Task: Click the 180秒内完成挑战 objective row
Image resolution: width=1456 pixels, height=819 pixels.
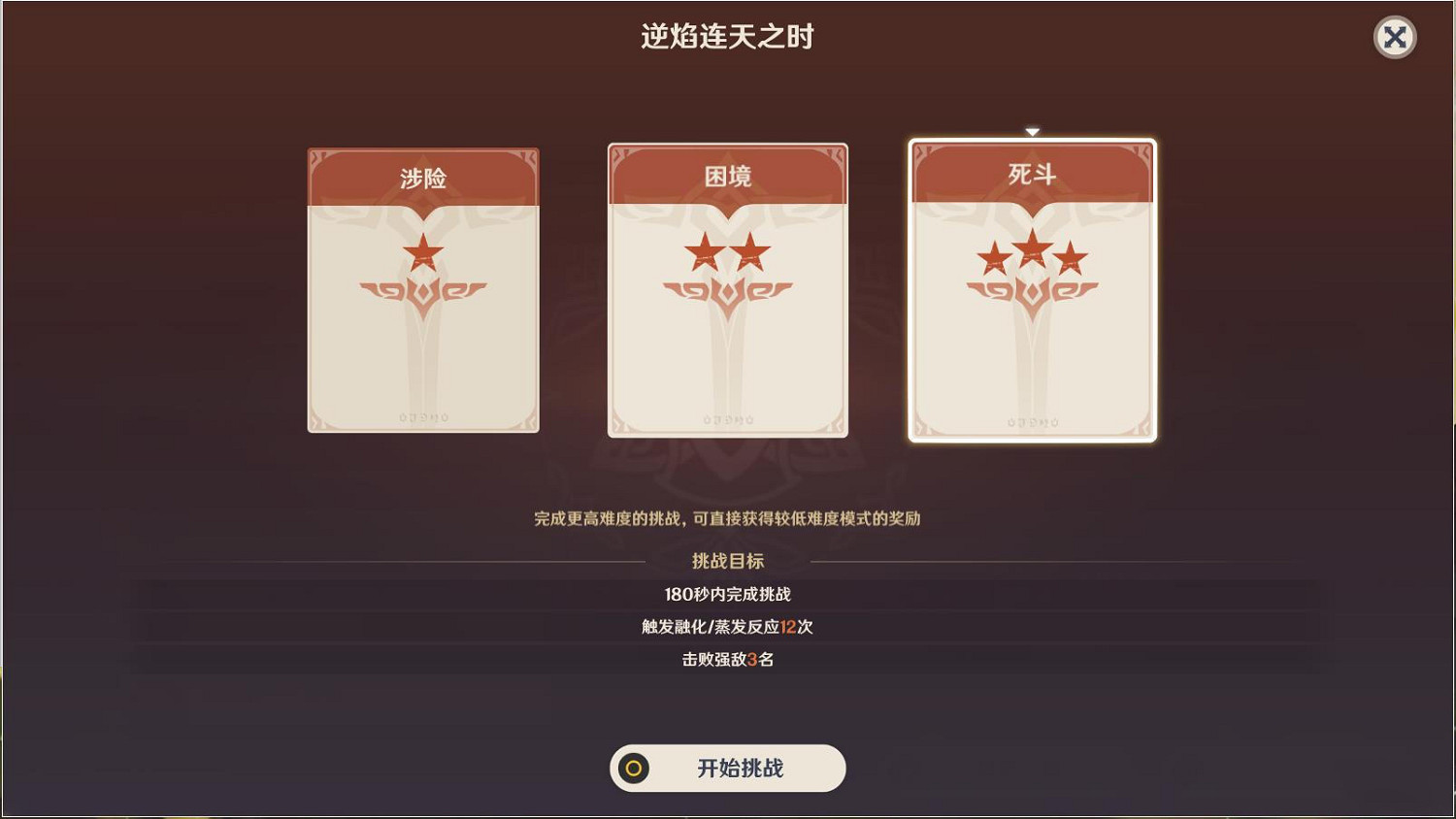Action: click(x=726, y=594)
